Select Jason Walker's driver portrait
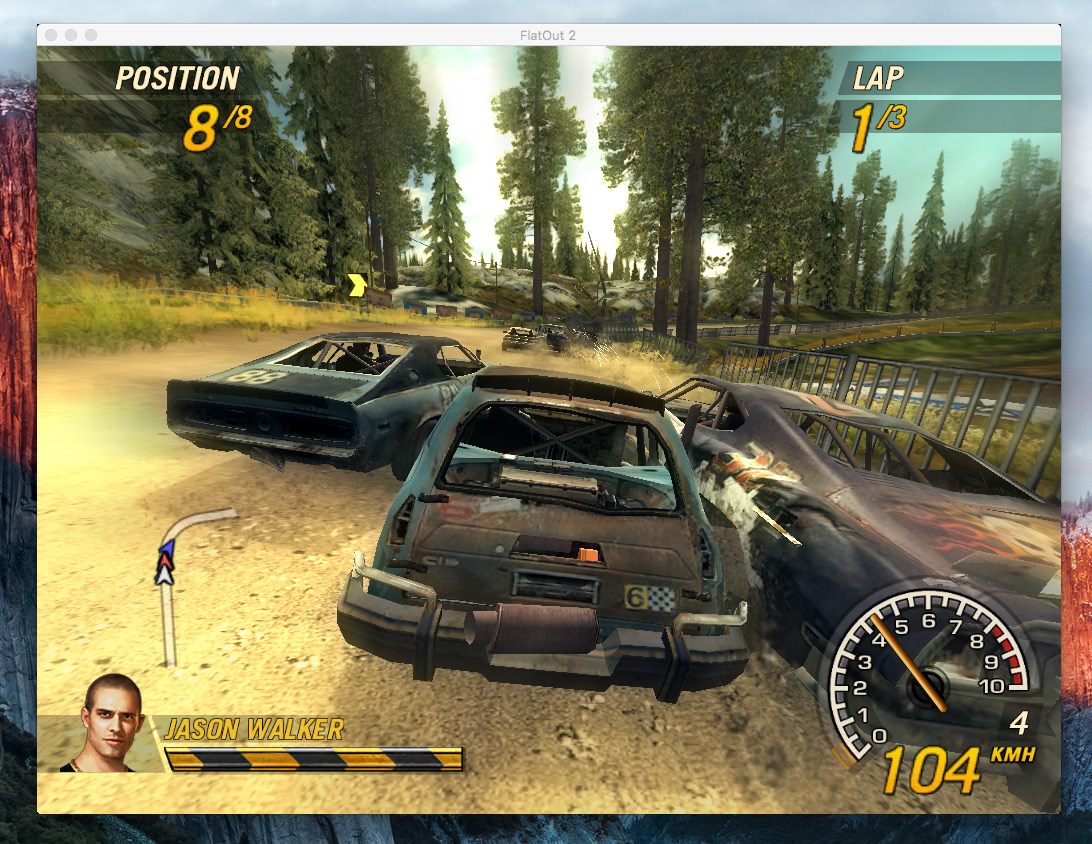 110,722
